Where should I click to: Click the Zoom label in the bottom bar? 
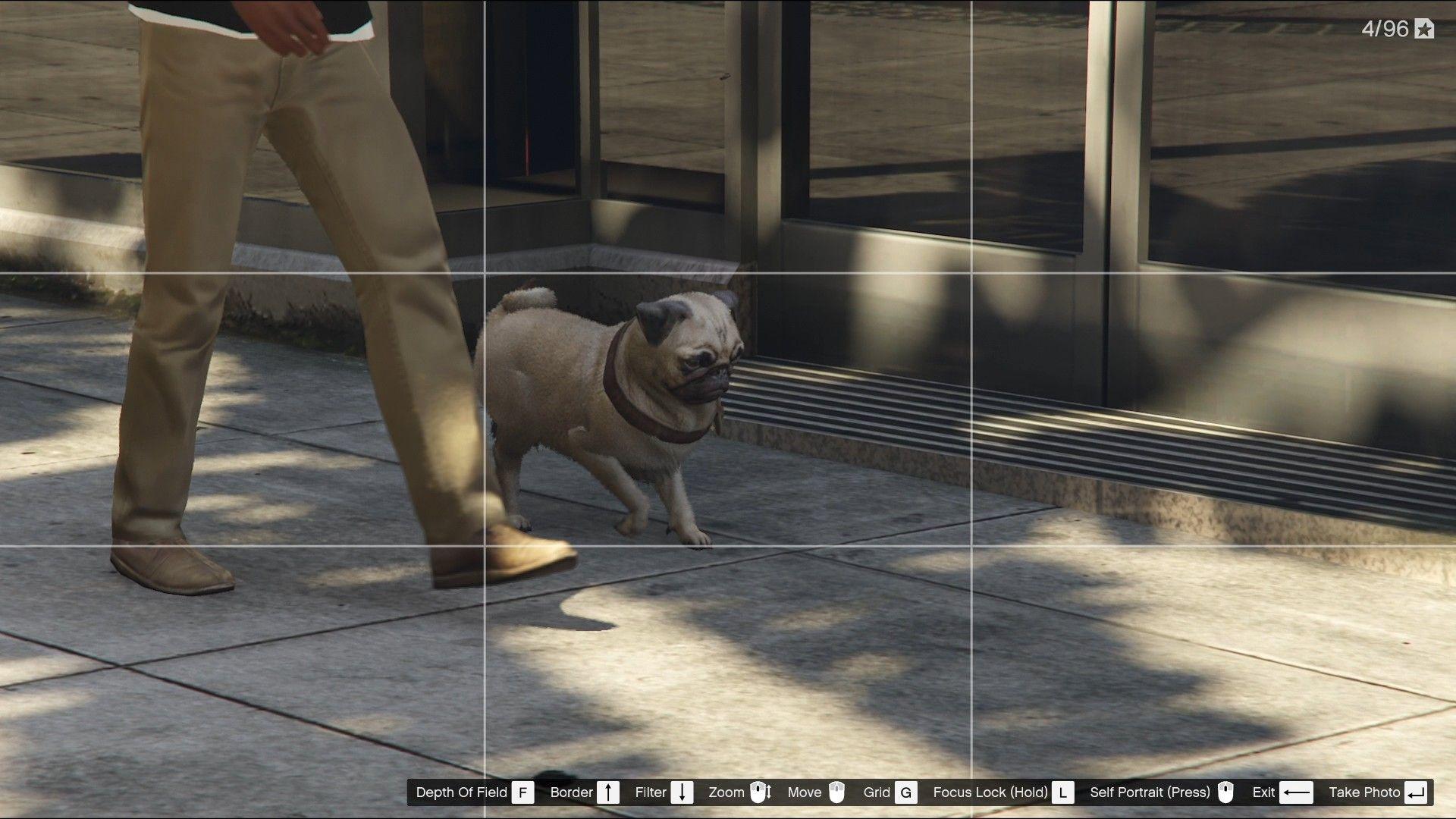(x=726, y=792)
